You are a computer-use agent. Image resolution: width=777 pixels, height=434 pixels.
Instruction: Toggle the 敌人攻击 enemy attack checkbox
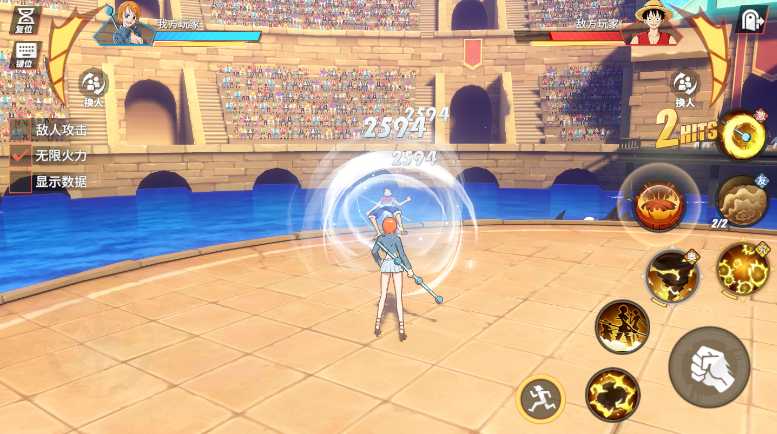pyautogui.click(x=21, y=129)
